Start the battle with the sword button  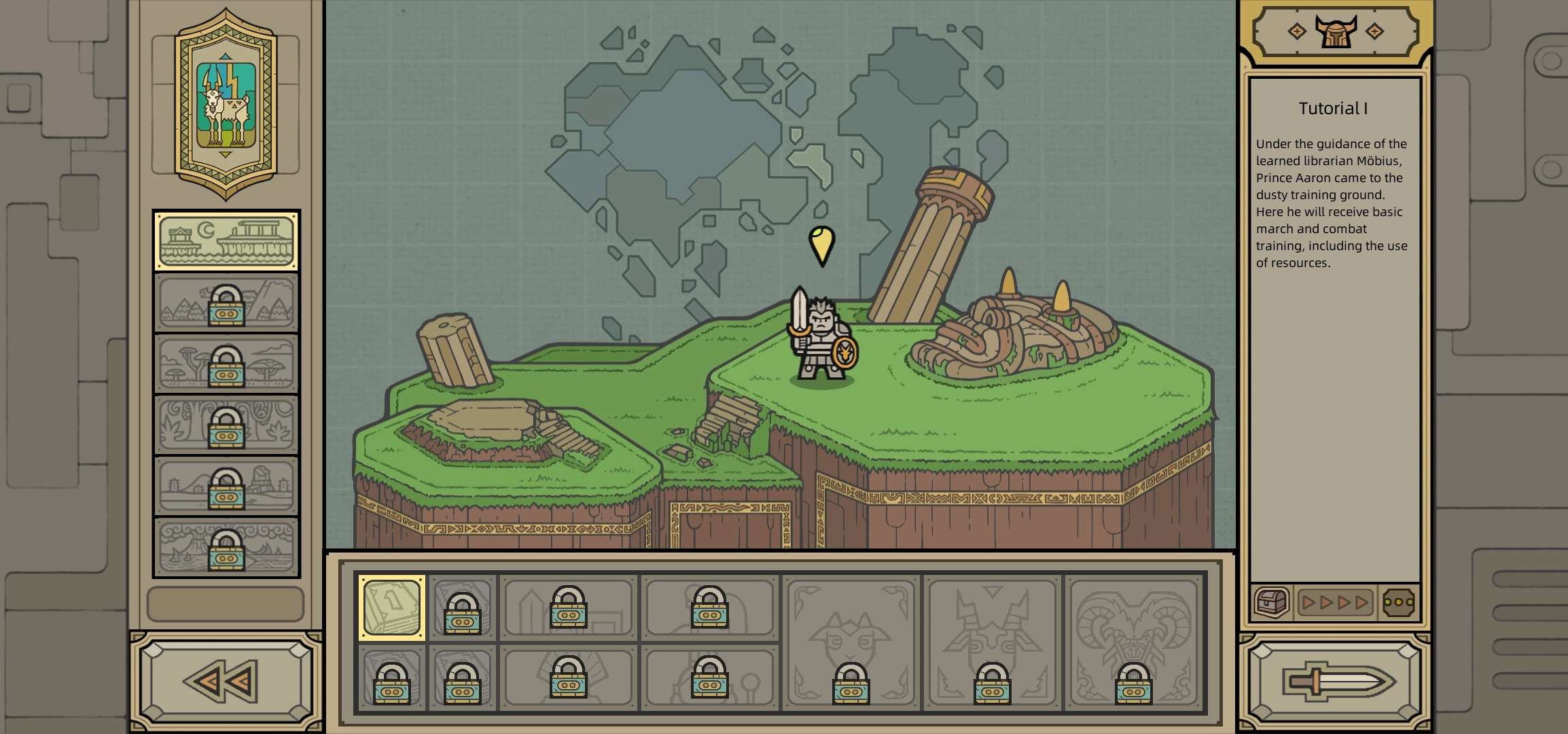tap(1336, 682)
